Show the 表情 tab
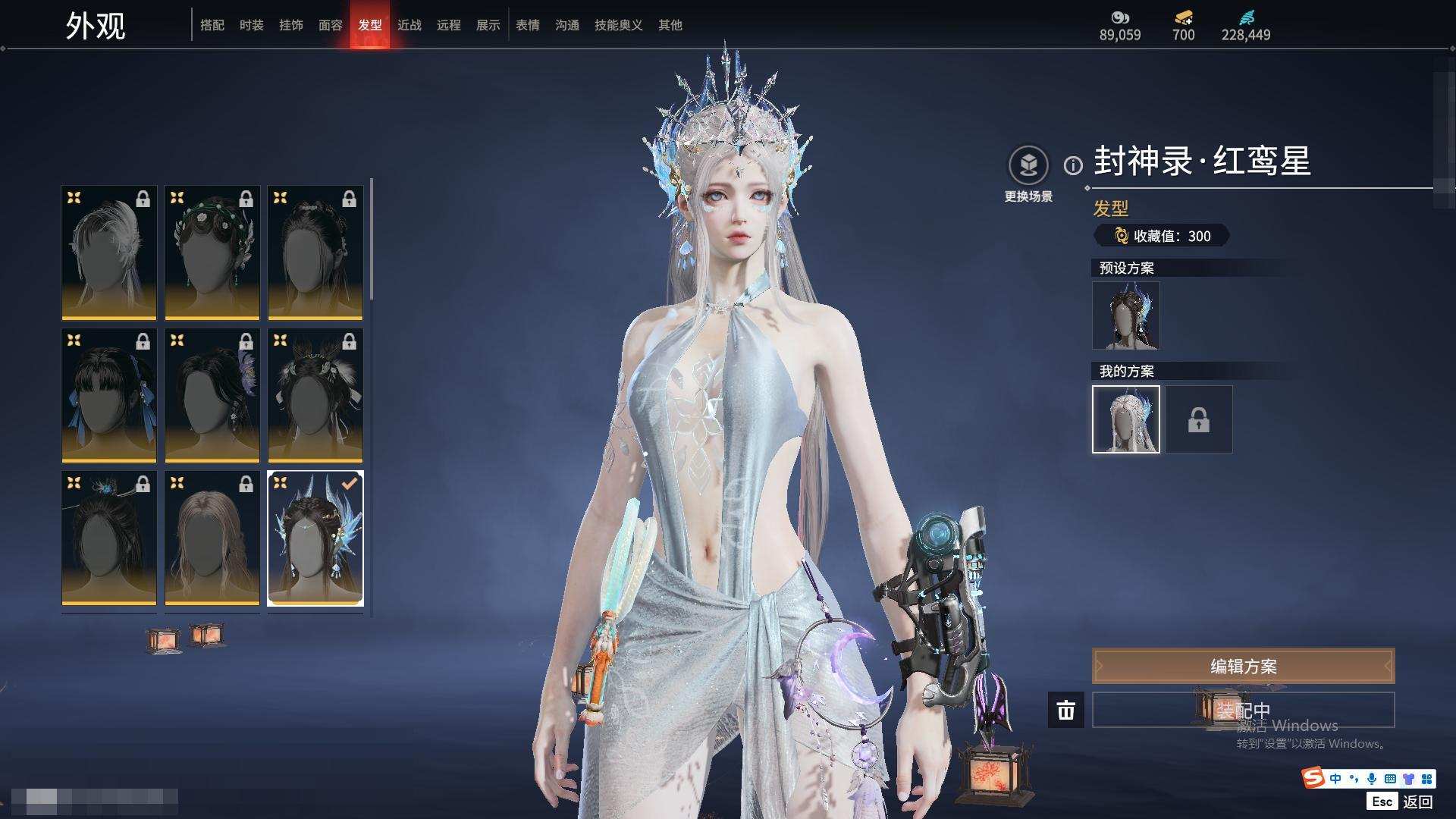This screenshot has width=1456, height=819. point(528,25)
